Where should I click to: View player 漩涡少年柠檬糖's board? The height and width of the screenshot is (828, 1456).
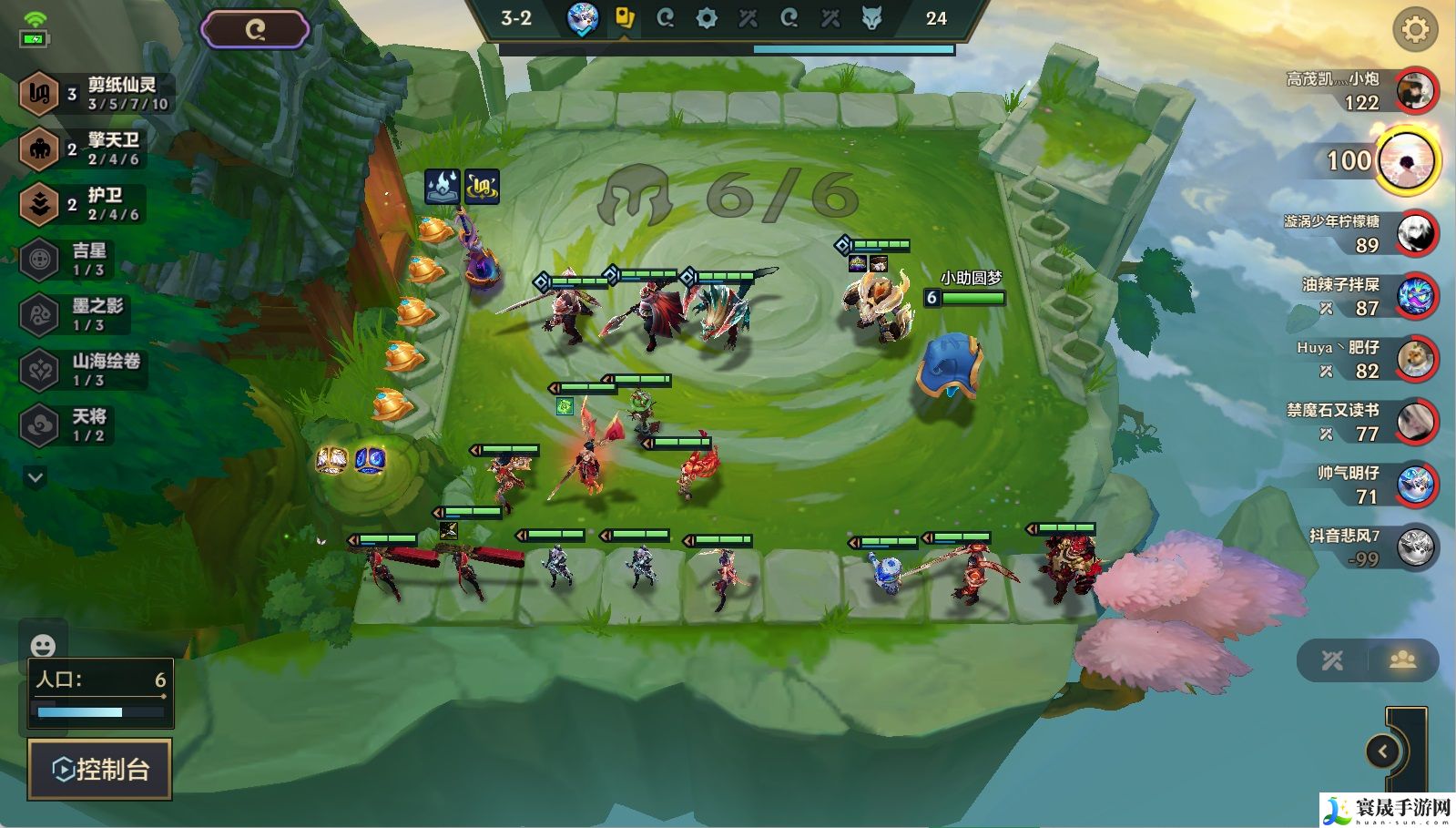[1416, 234]
